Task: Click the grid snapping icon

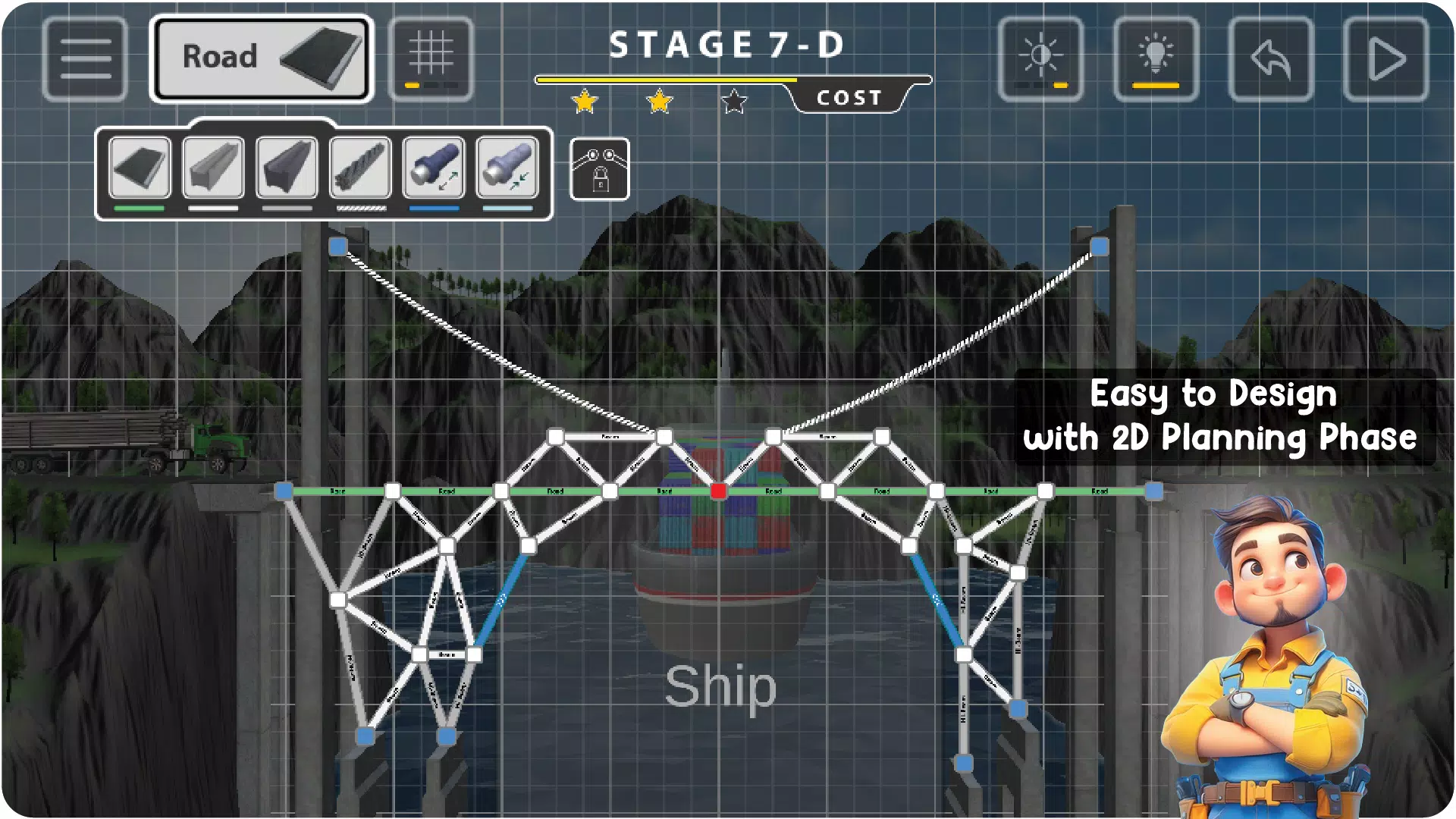Action: pyautogui.click(x=432, y=59)
